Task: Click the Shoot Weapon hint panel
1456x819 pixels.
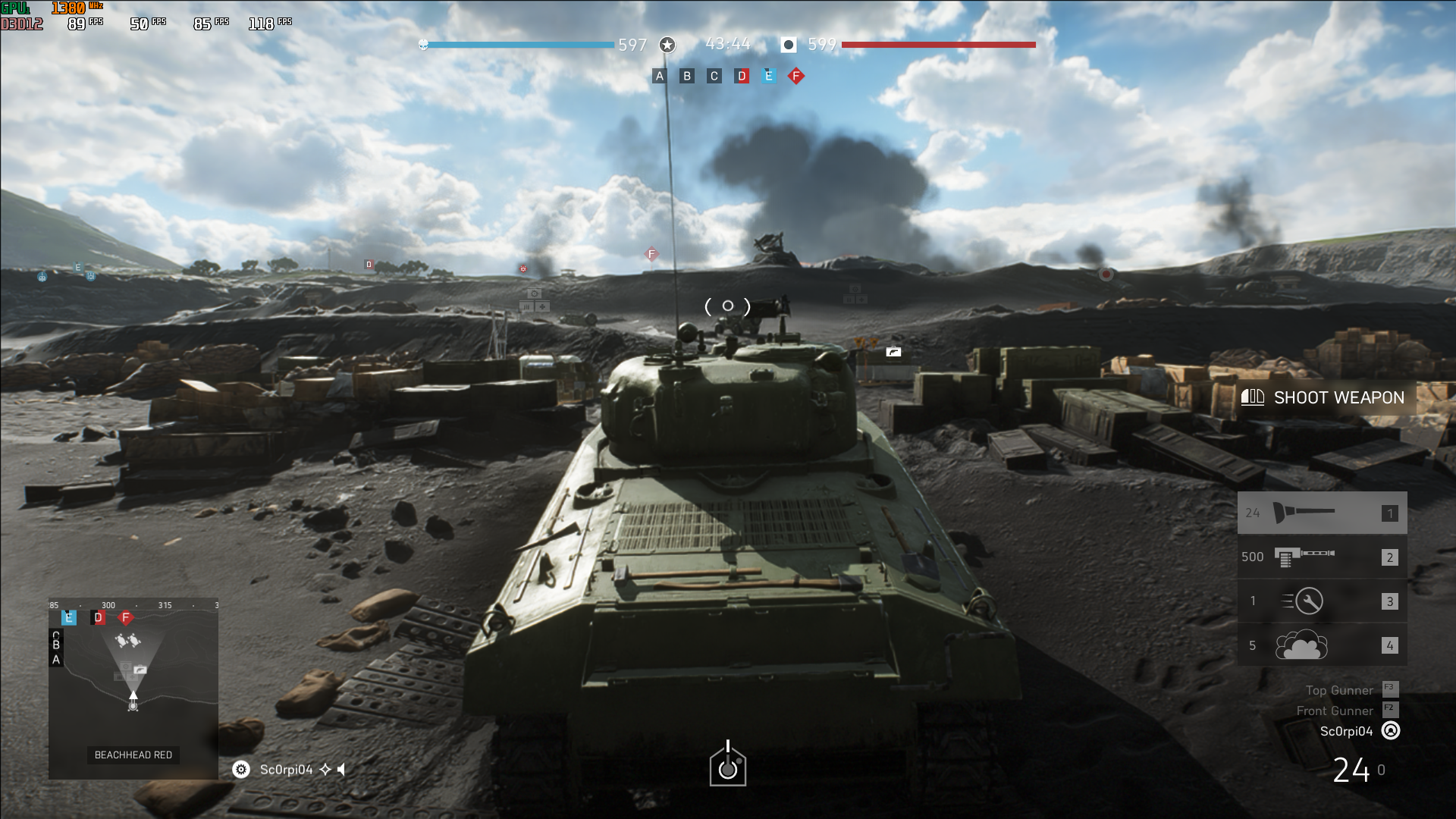Action: pyautogui.click(x=1327, y=397)
